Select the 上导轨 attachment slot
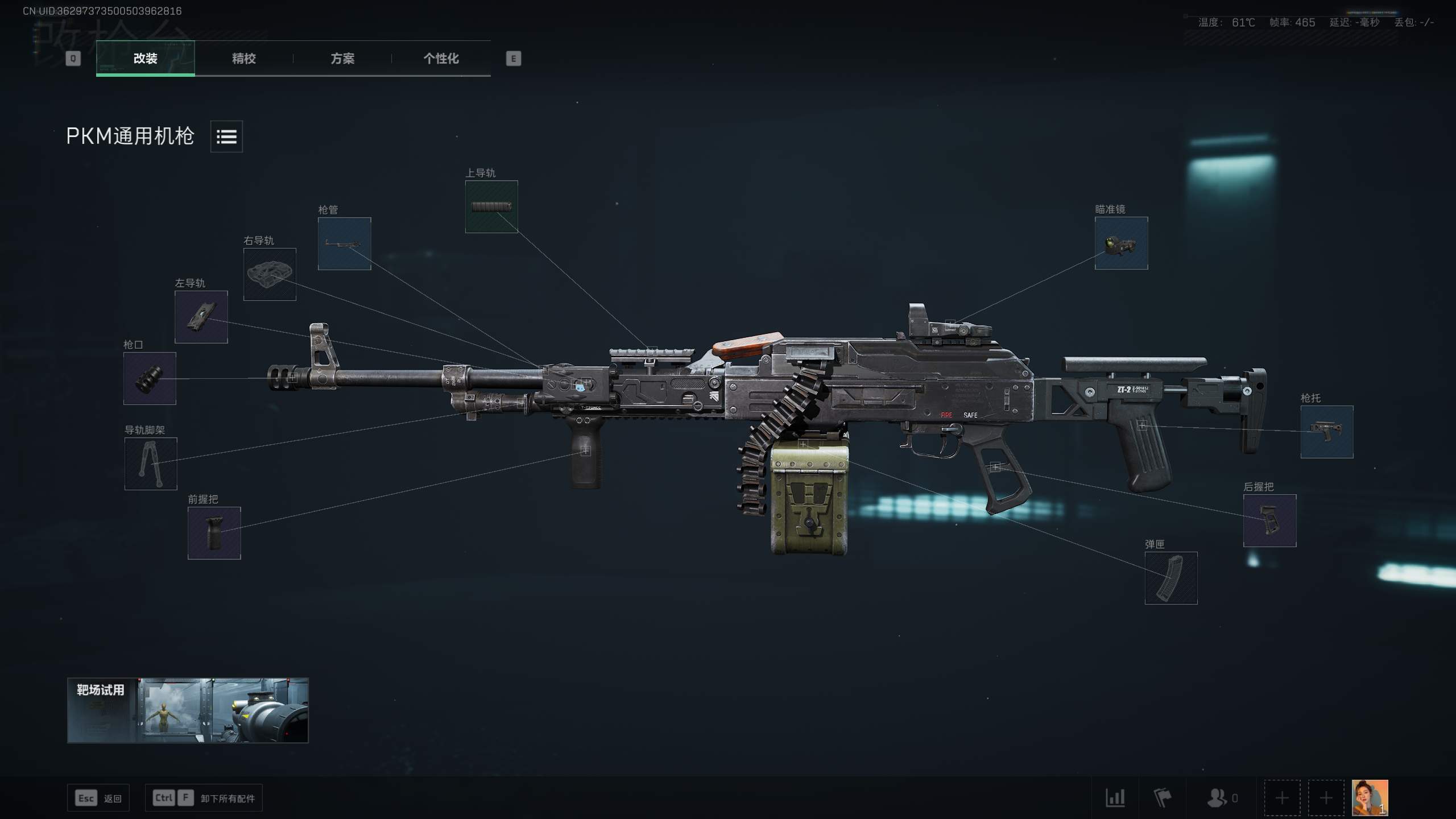Viewport: 1456px width, 819px height. (491, 206)
